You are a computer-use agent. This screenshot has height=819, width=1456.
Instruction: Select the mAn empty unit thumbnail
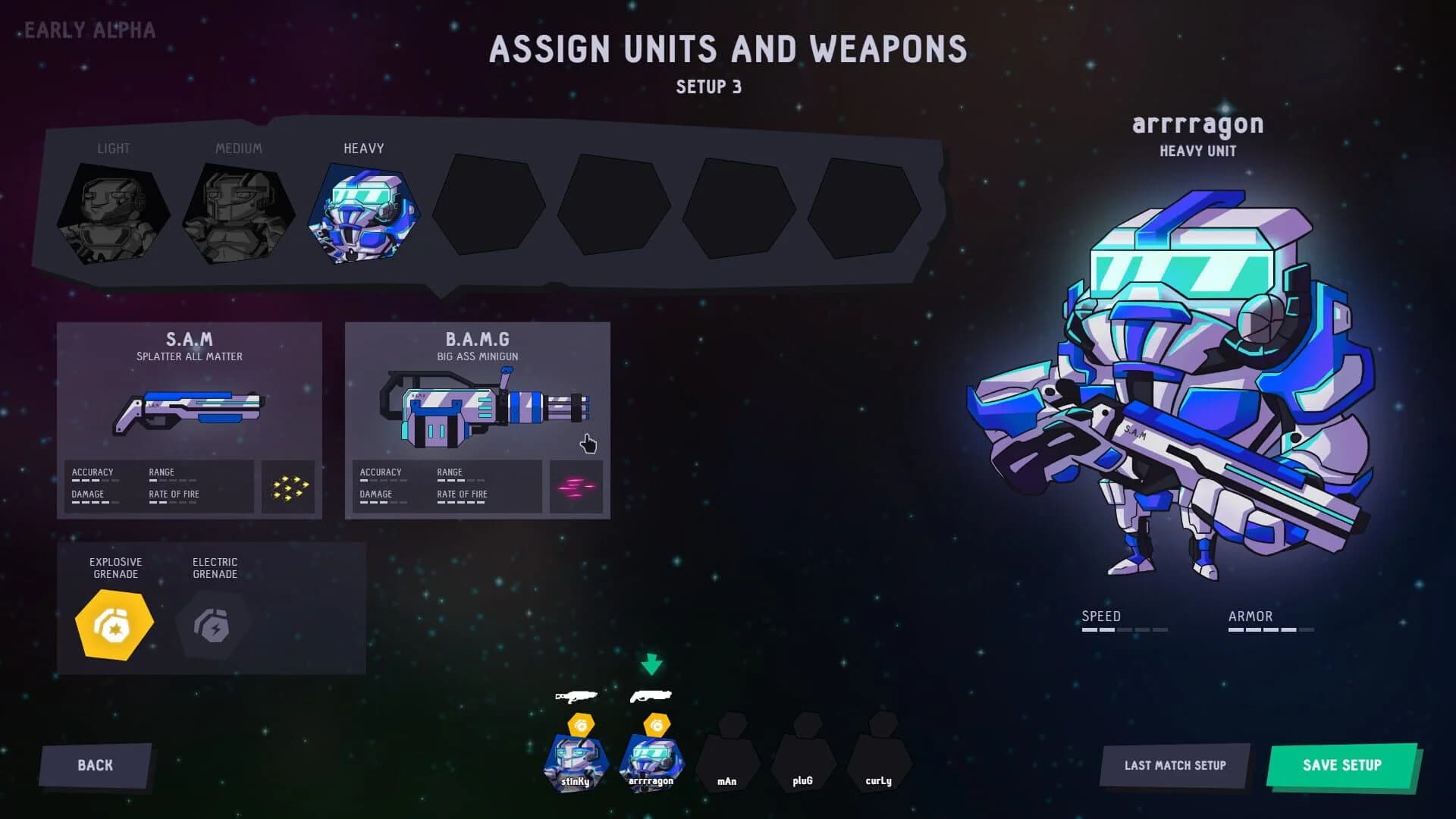tap(726, 761)
